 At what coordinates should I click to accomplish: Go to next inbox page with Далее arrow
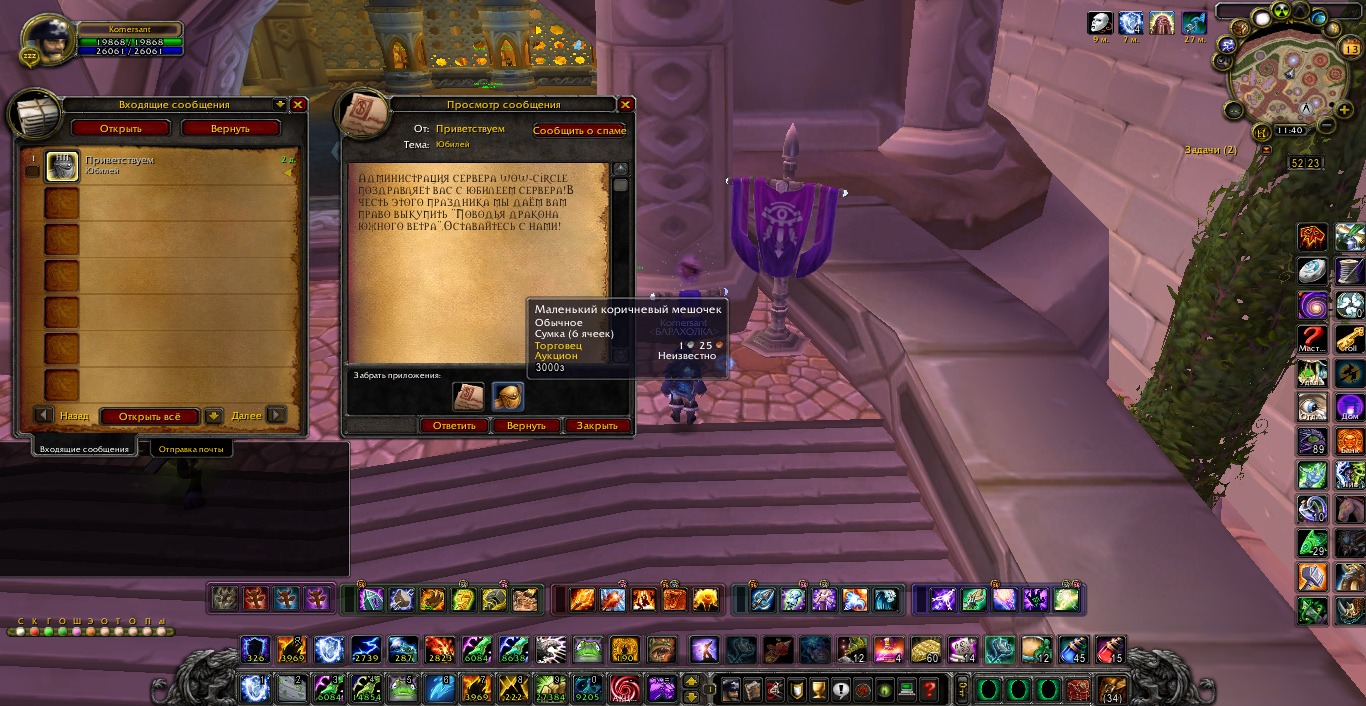(x=276, y=415)
